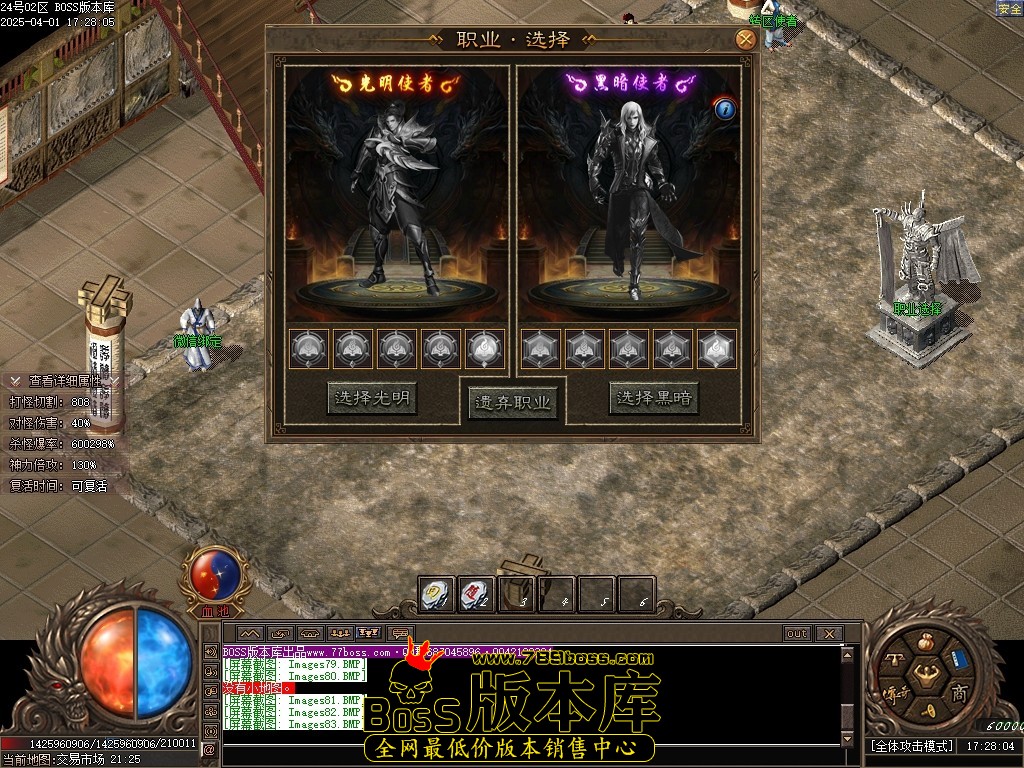Screen dimensions: 1024x768
Task: Use the item in hotbar slot 1
Action: point(437,595)
